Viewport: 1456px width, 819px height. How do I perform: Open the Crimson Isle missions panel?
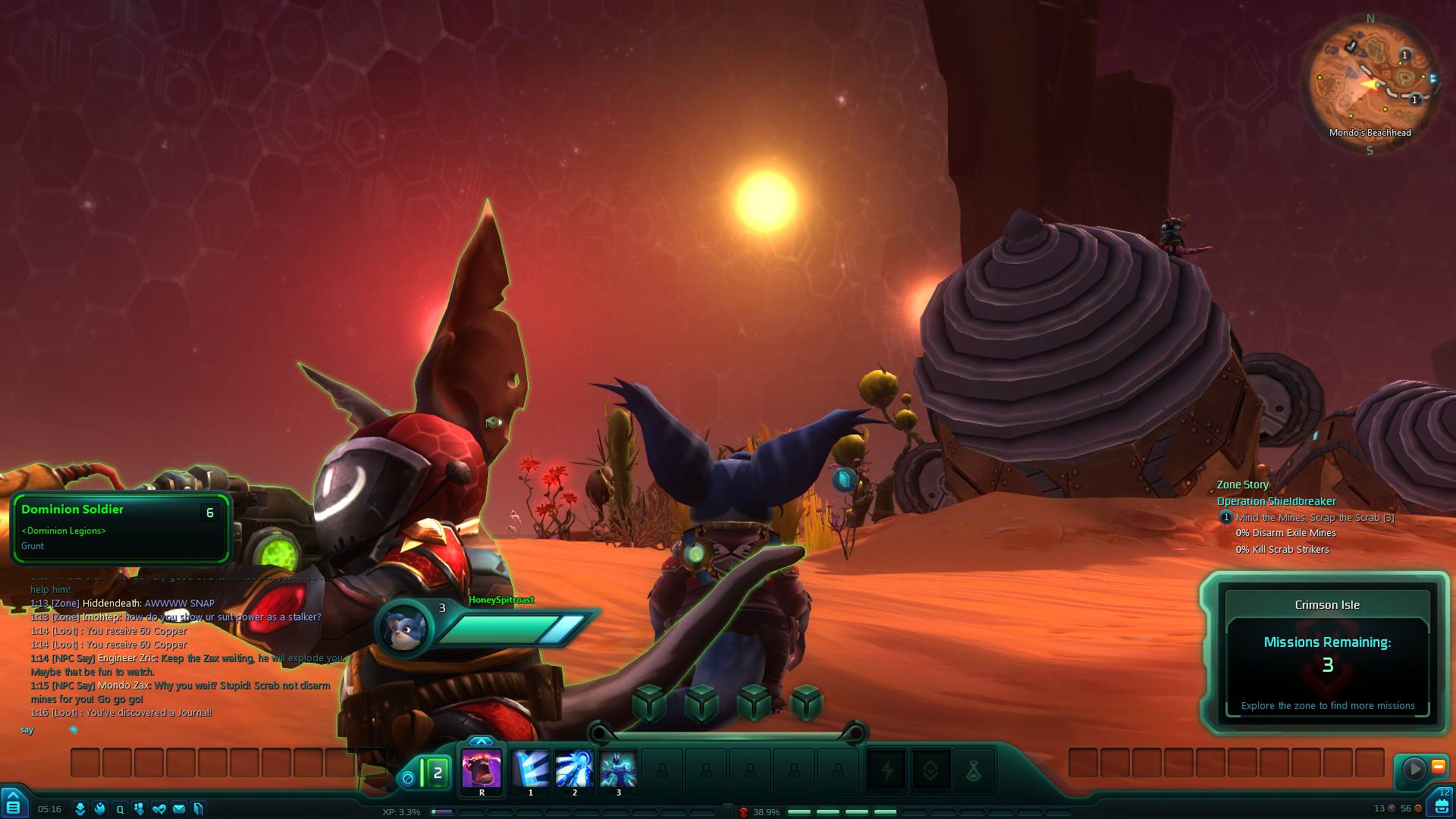1327,654
